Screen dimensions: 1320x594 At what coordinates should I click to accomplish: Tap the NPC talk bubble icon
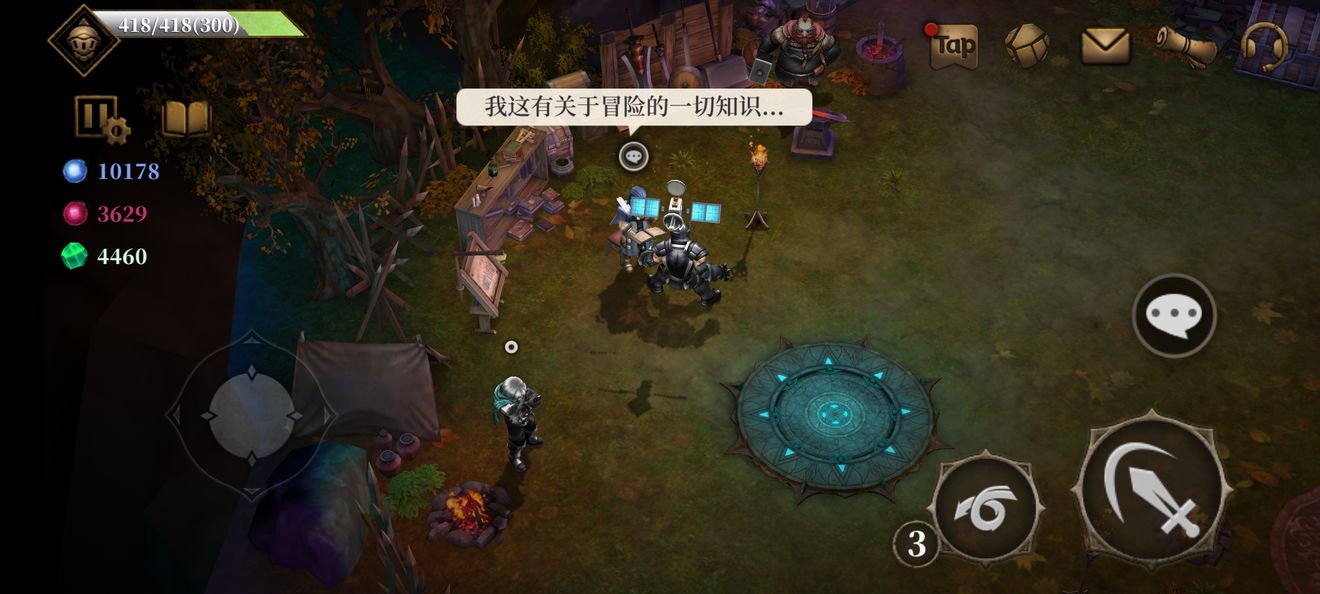coord(633,156)
